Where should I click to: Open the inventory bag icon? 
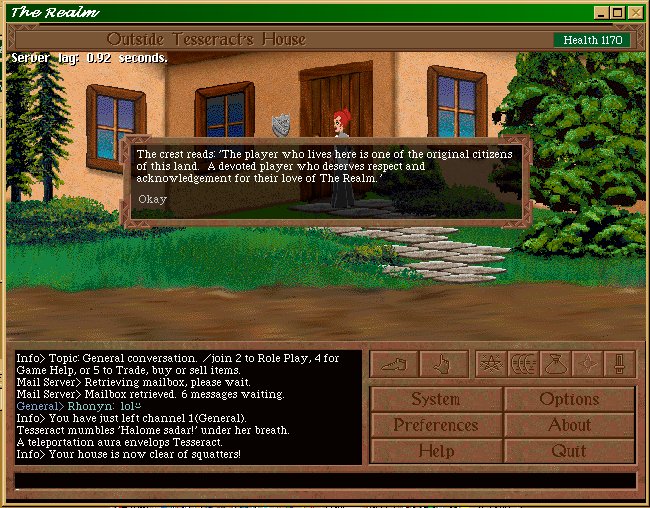pos(555,364)
